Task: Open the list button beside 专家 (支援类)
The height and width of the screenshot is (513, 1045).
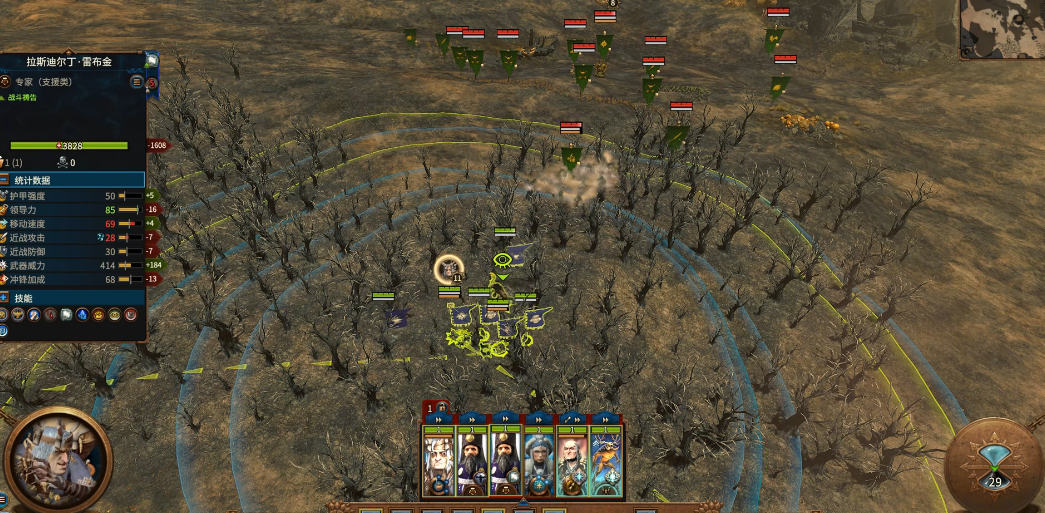Action: tap(137, 81)
